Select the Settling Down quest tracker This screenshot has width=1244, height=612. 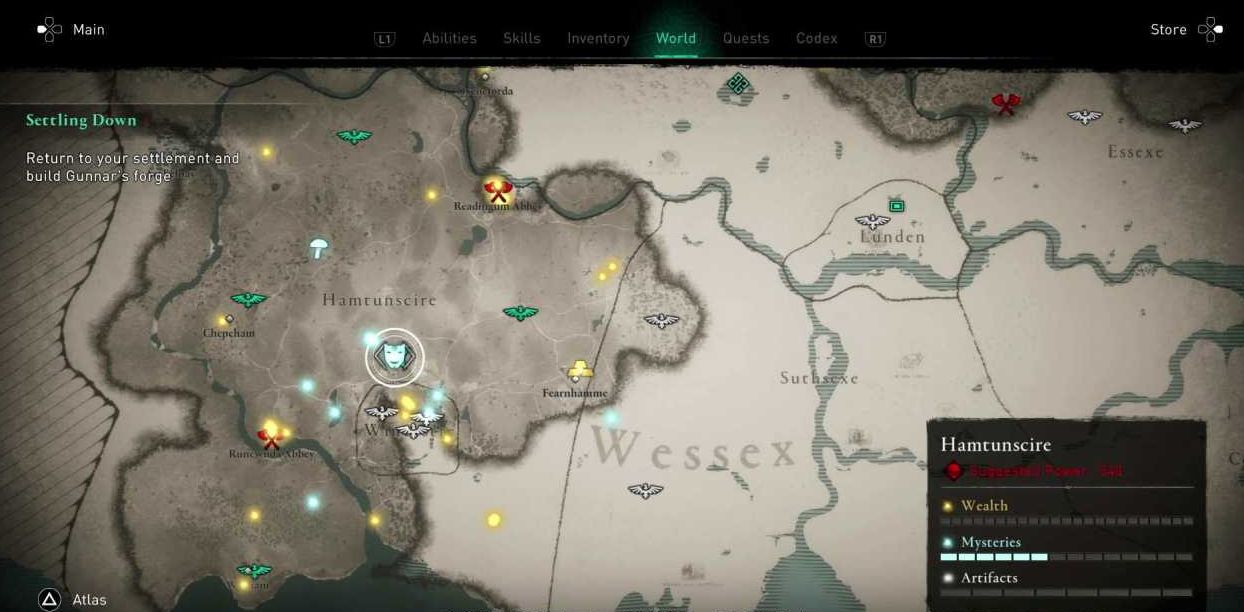[x=81, y=120]
